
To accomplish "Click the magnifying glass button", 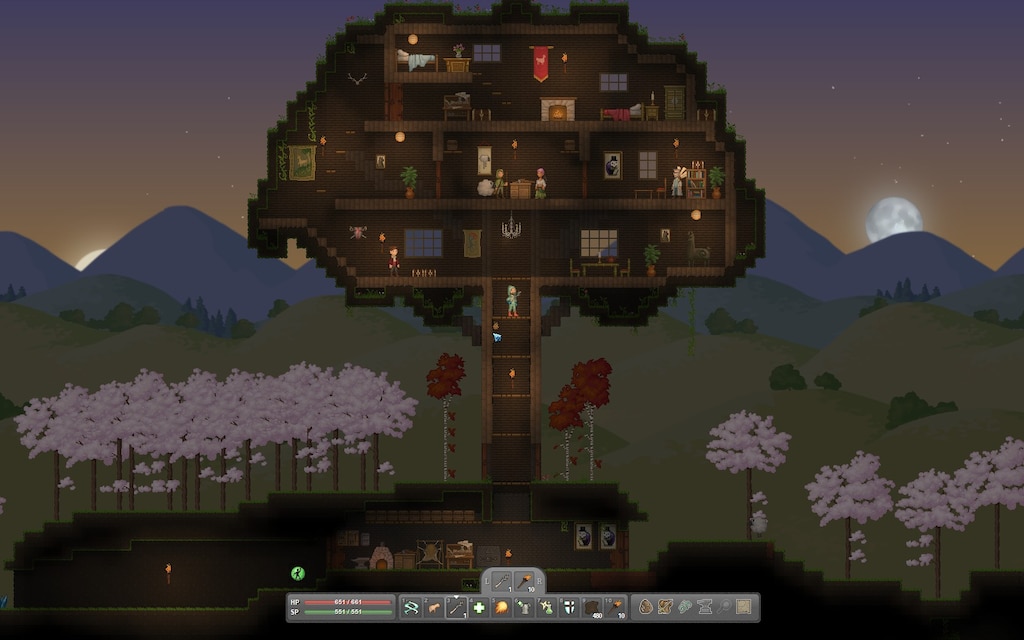I will 722,607.
